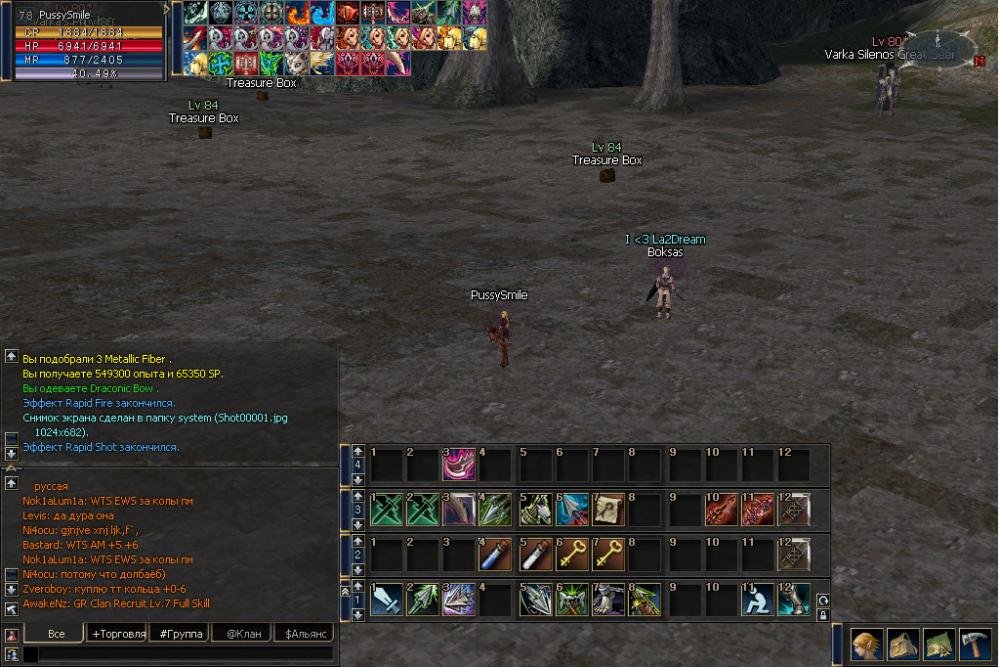This screenshot has height=667, width=1000.
Task: Click the pink slash skill icon
Action: click(459, 465)
